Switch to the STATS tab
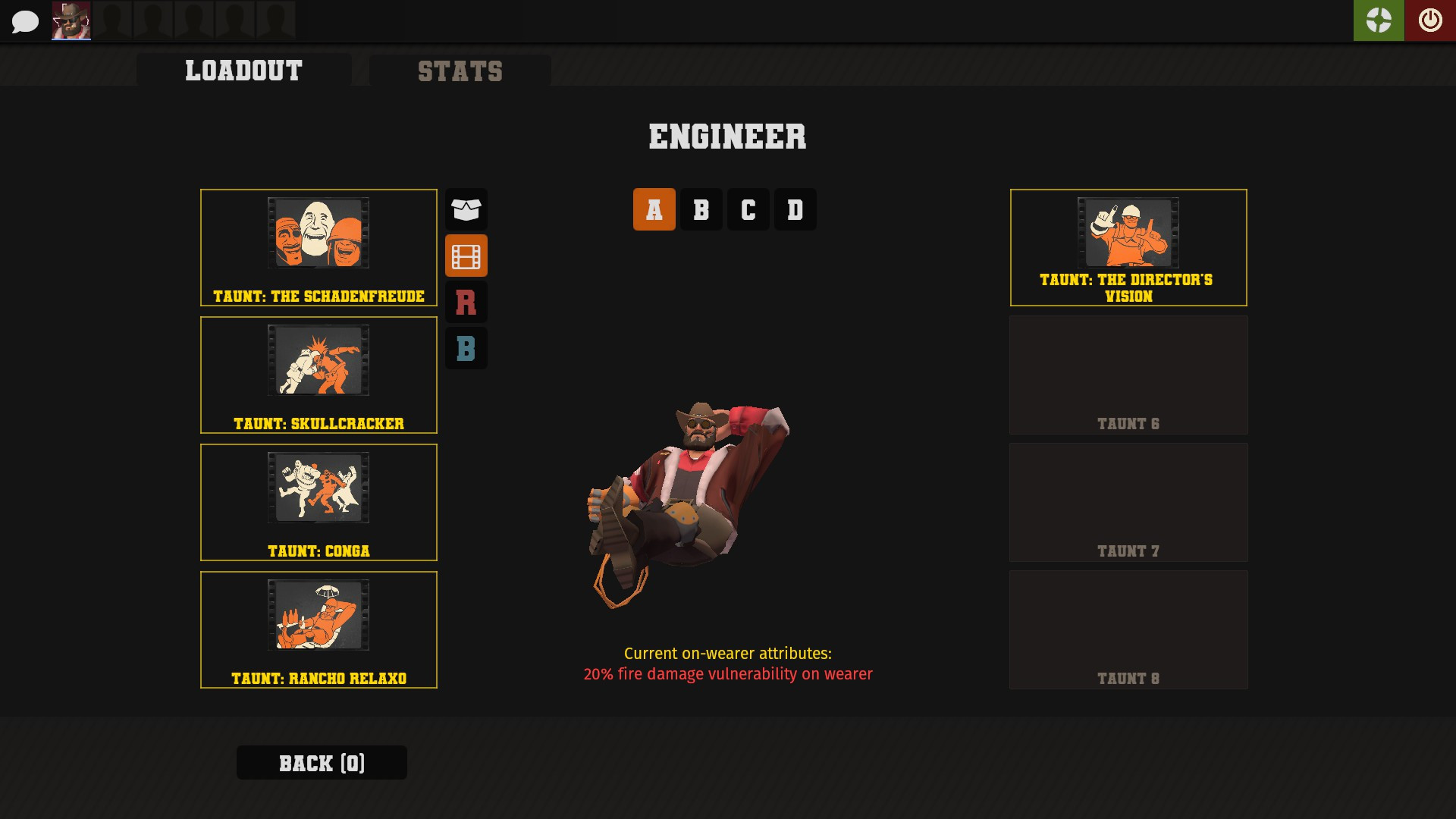This screenshot has width=1456, height=819. (x=459, y=71)
